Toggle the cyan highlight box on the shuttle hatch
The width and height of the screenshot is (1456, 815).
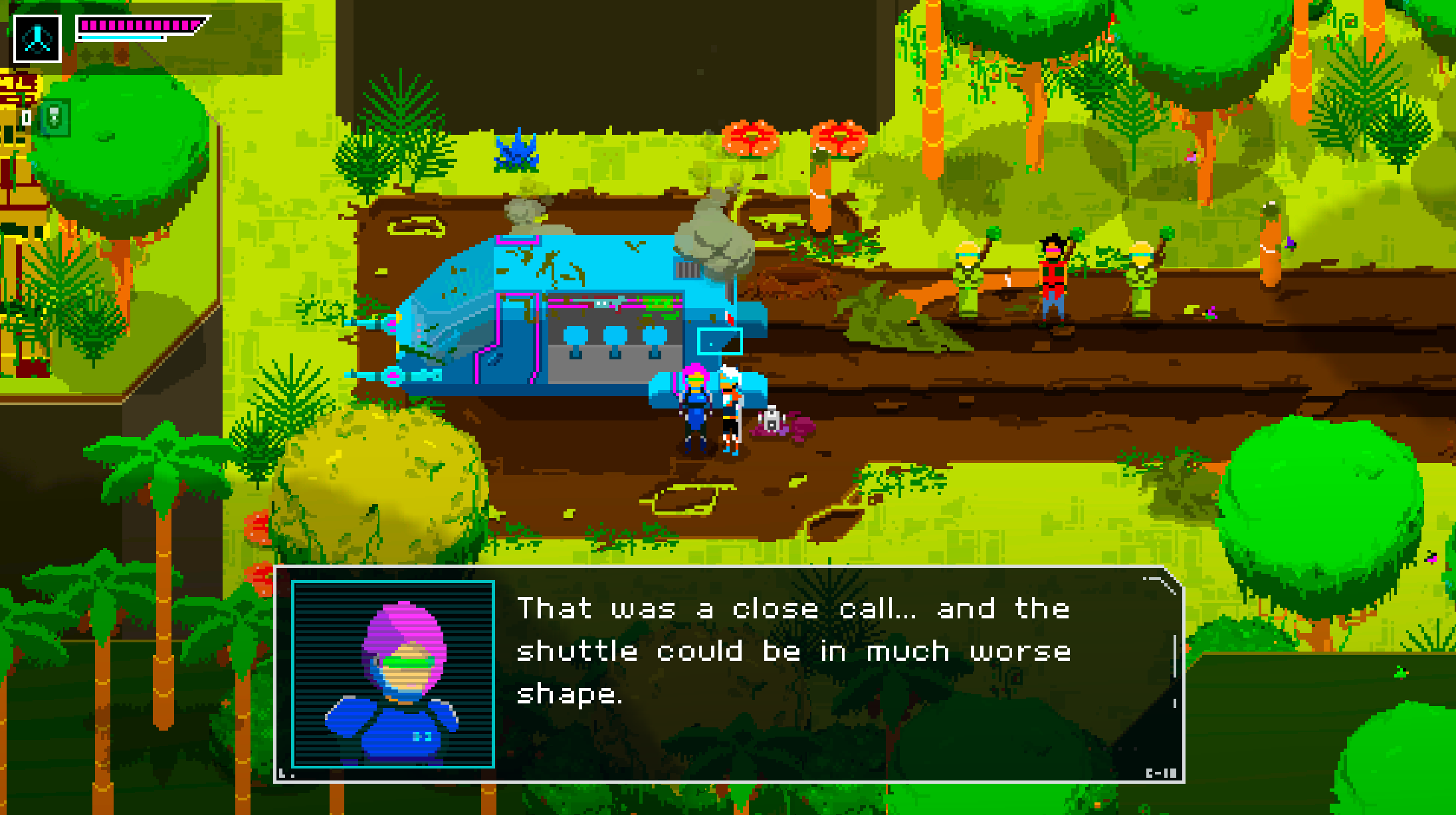[x=721, y=342]
